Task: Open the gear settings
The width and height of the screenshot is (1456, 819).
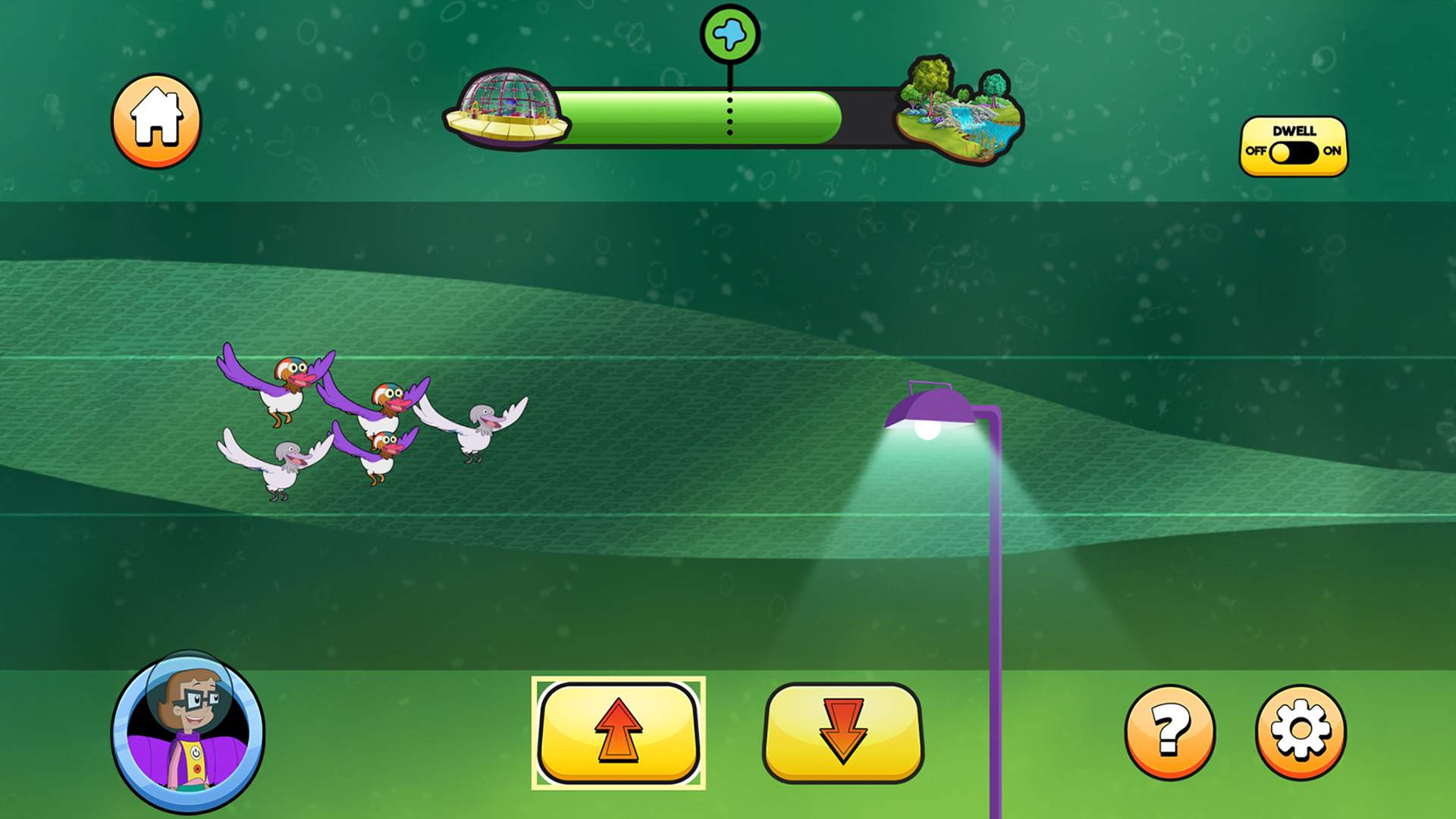Action: click(x=1301, y=732)
